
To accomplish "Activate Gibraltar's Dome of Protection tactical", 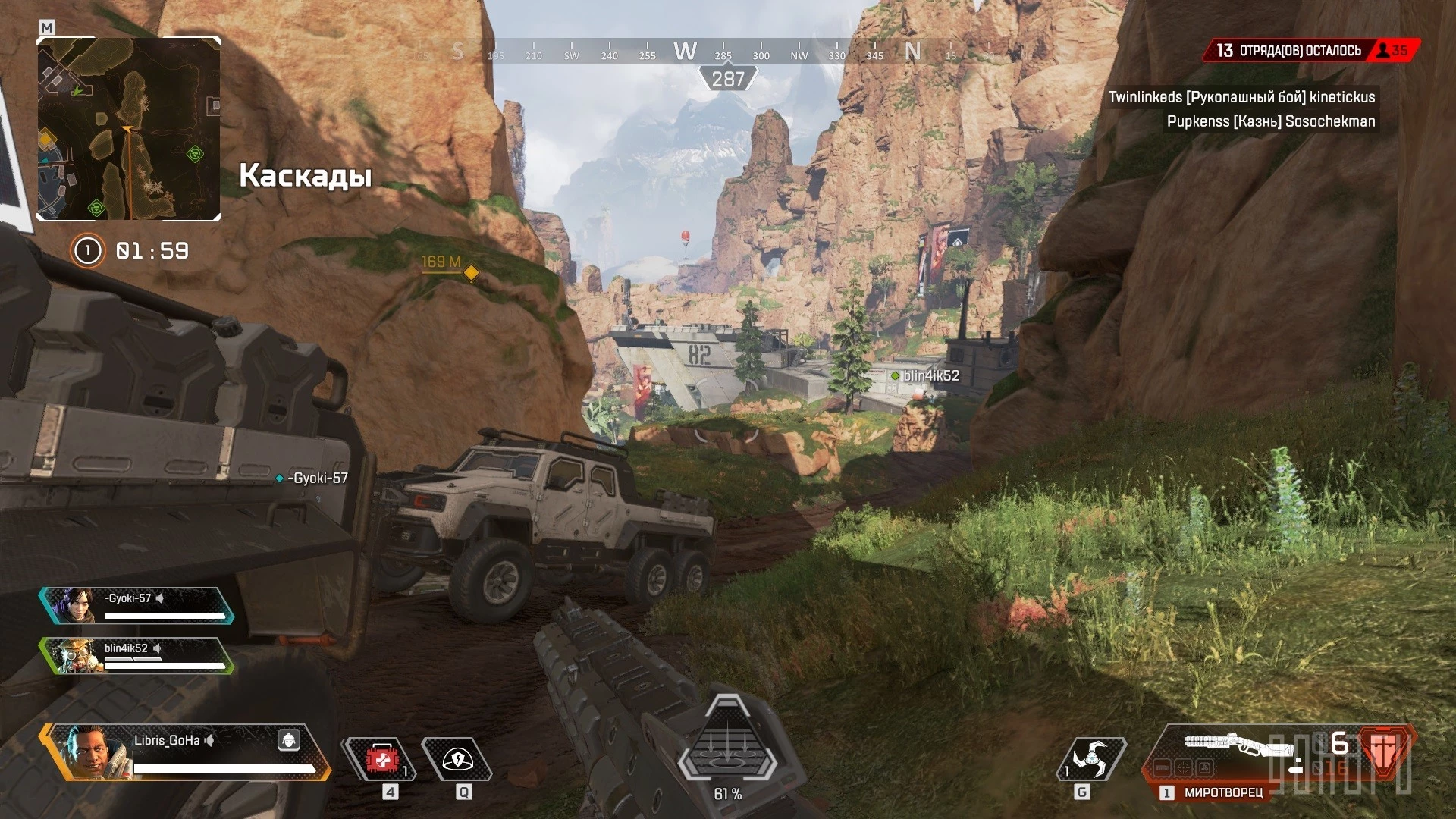I will tap(457, 759).
